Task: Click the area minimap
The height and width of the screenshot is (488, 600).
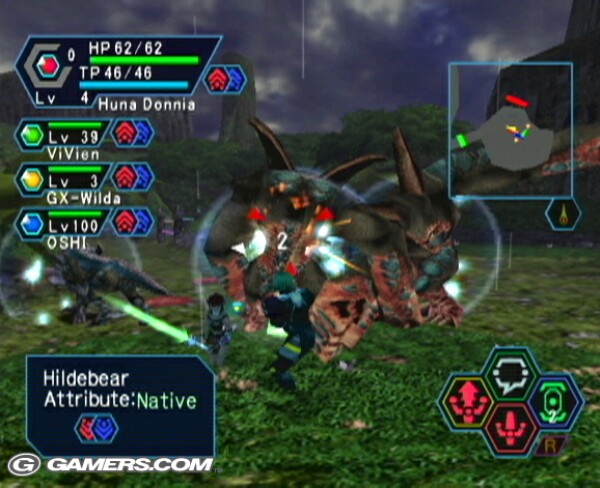Action: pos(509,129)
